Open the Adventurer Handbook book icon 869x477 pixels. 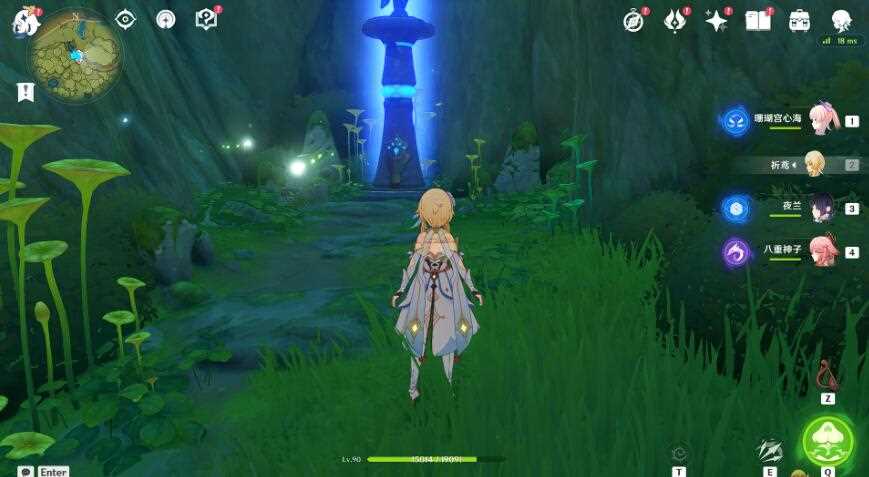[x=757, y=21]
